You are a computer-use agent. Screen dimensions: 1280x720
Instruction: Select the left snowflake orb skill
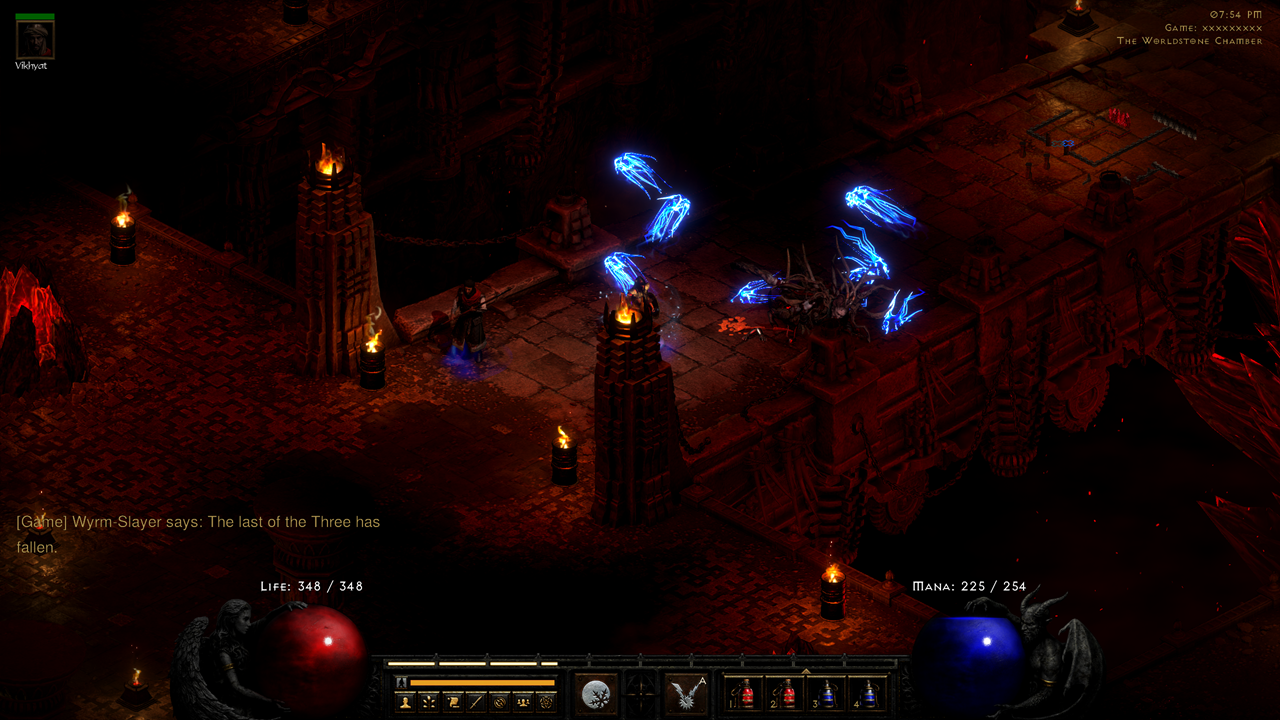pyautogui.click(x=595, y=693)
